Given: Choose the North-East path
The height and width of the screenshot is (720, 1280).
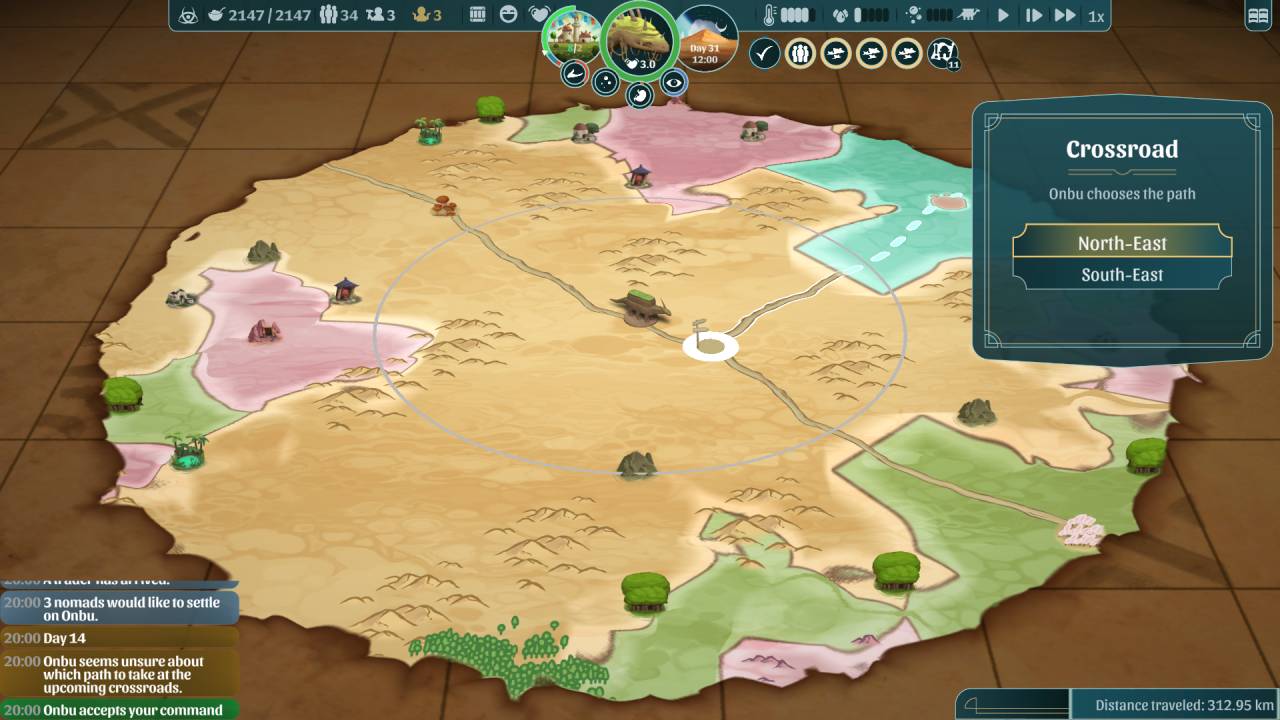Looking at the screenshot, I should [x=1121, y=243].
